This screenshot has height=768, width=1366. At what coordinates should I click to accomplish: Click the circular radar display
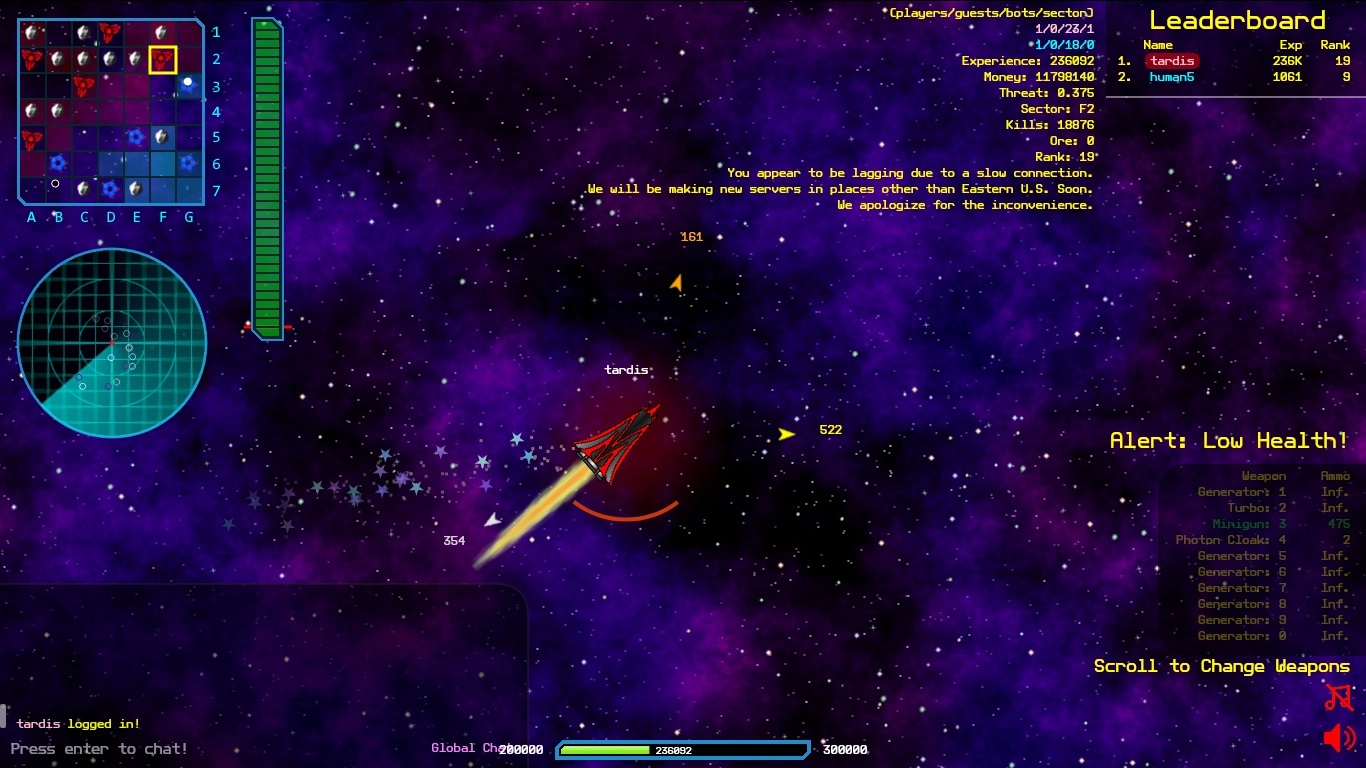click(x=110, y=343)
